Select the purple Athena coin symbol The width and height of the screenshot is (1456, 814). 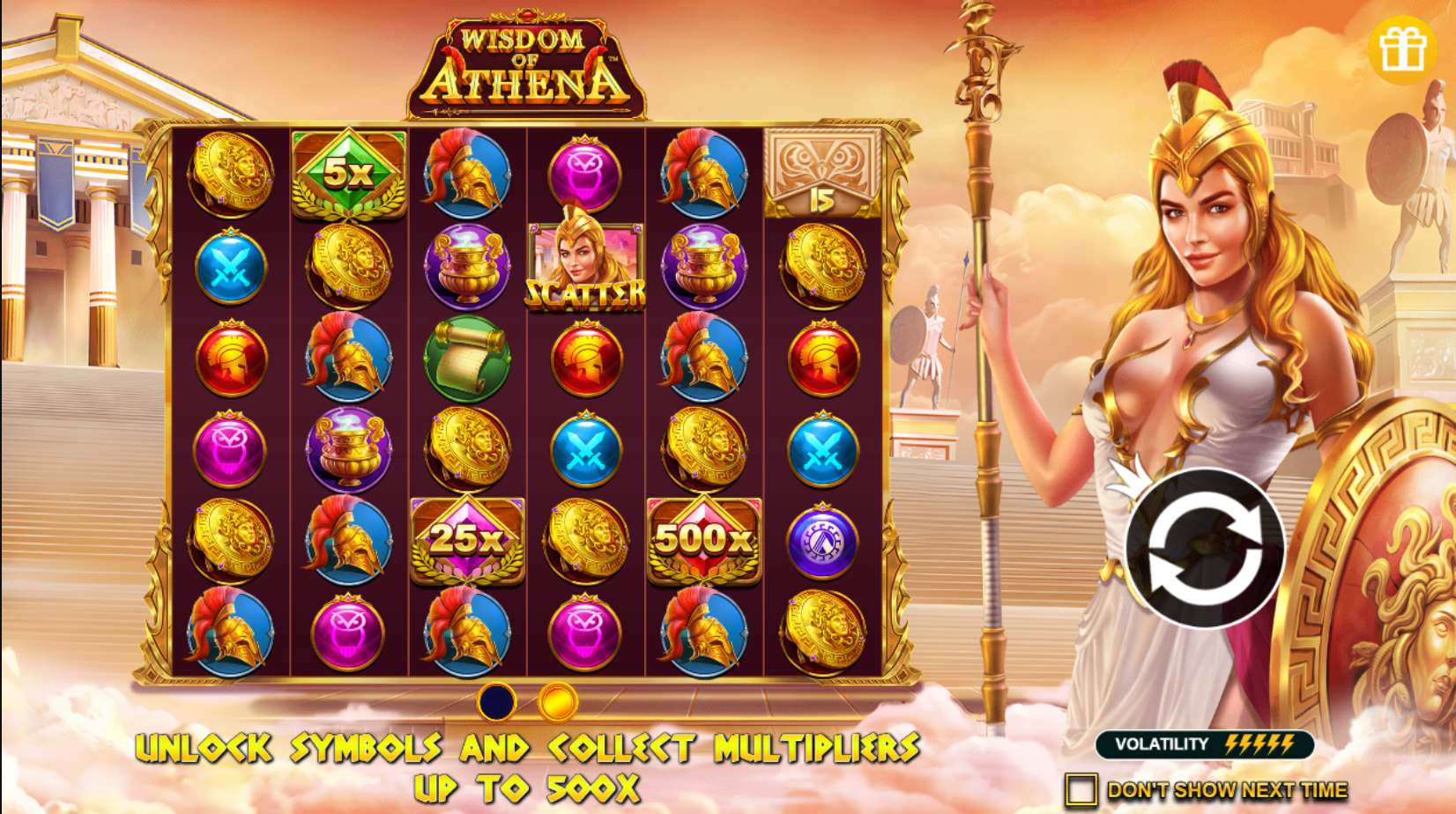coord(823,540)
